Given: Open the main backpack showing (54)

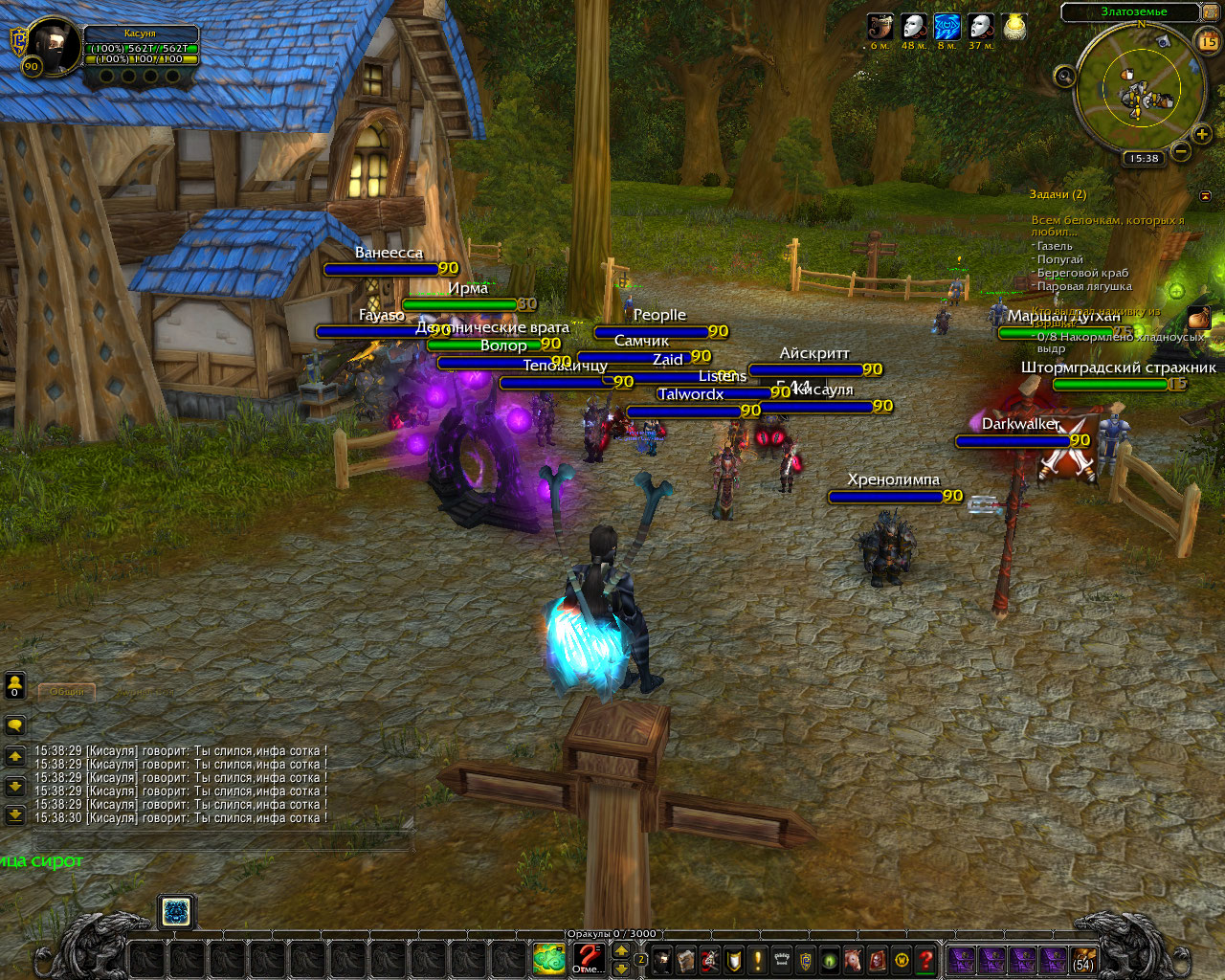Looking at the screenshot, I should tap(1082, 960).
